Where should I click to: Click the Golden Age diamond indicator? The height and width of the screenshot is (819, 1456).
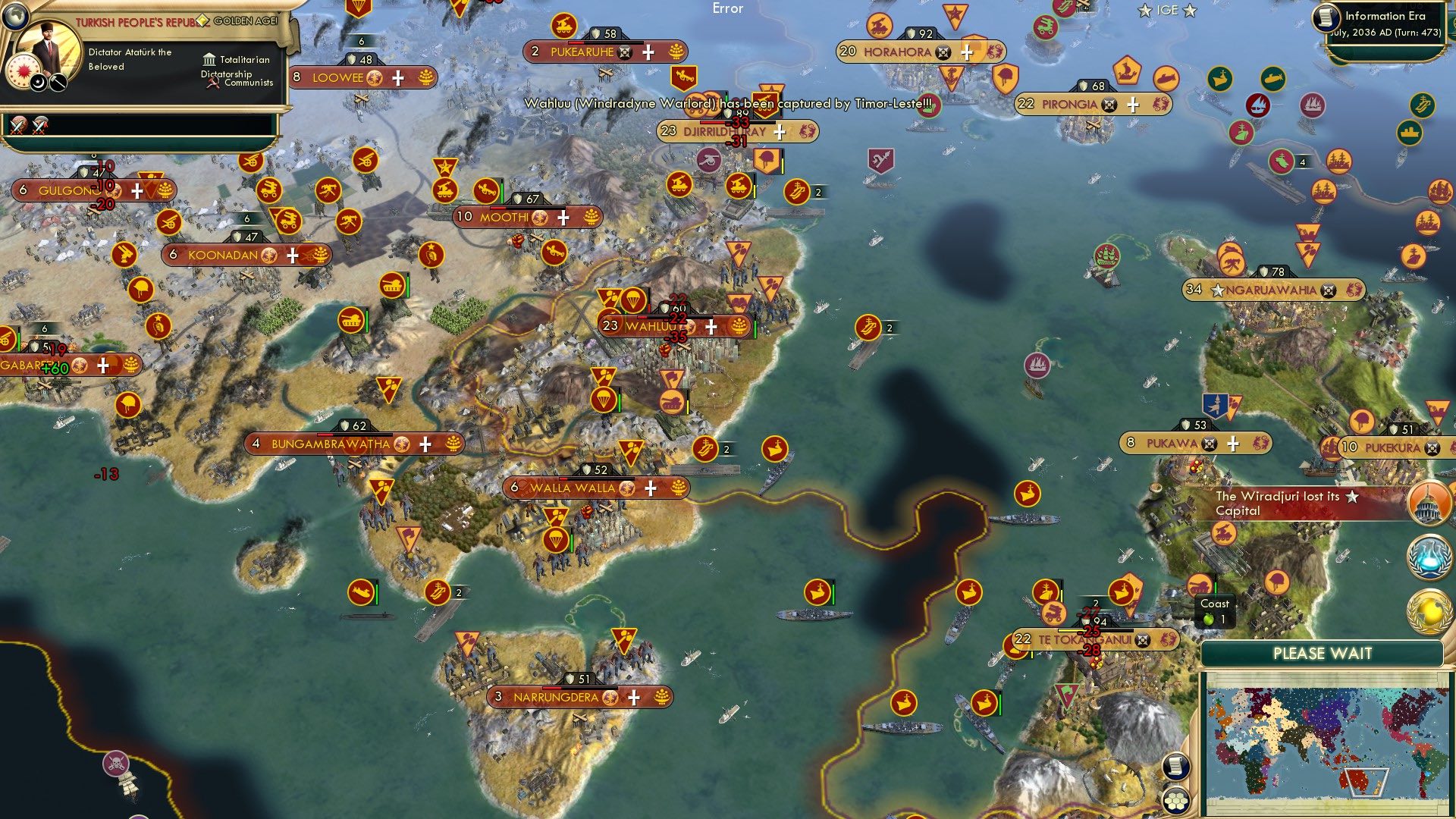pos(203,20)
